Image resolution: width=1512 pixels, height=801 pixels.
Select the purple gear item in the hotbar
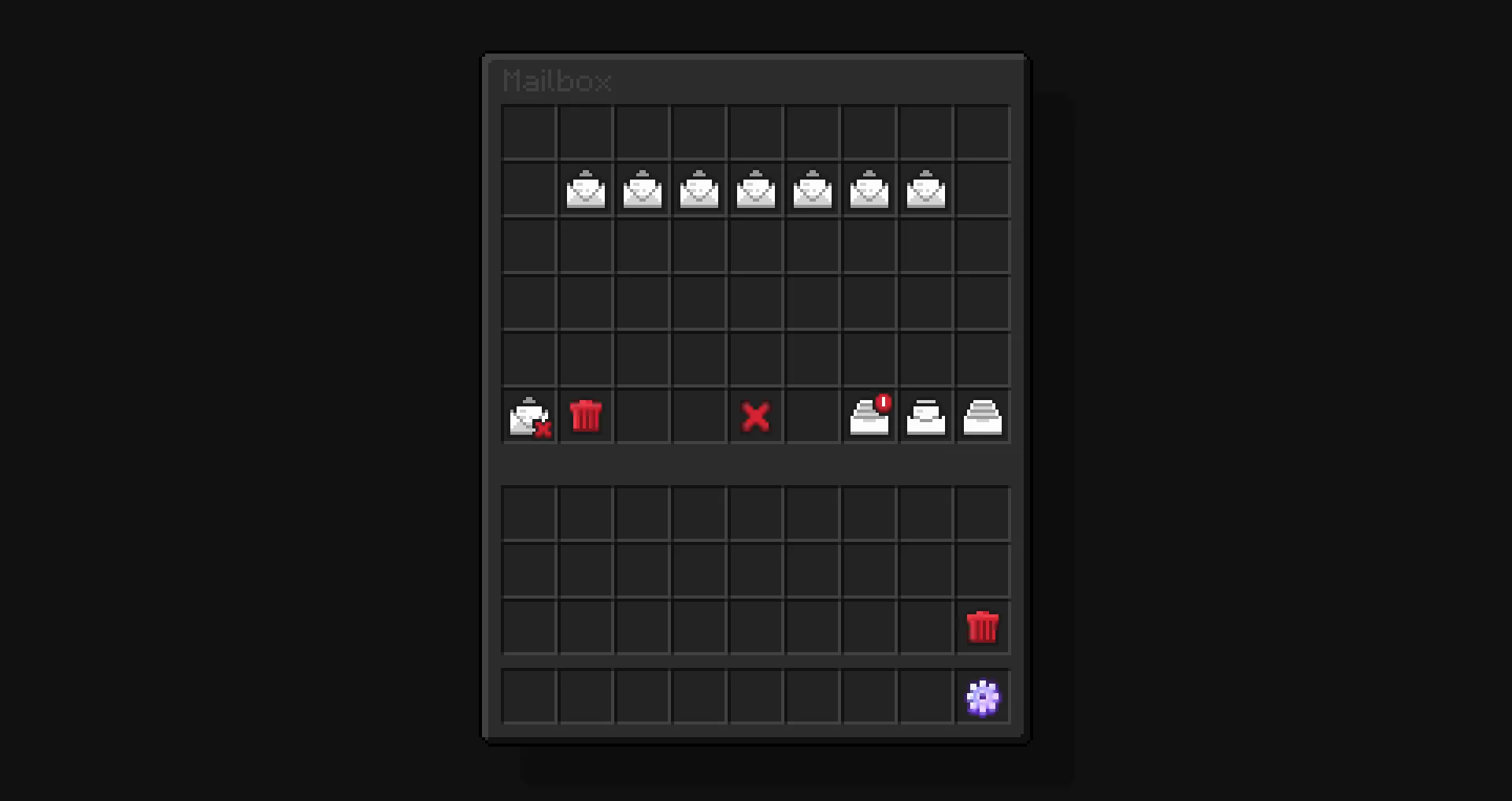point(982,697)
